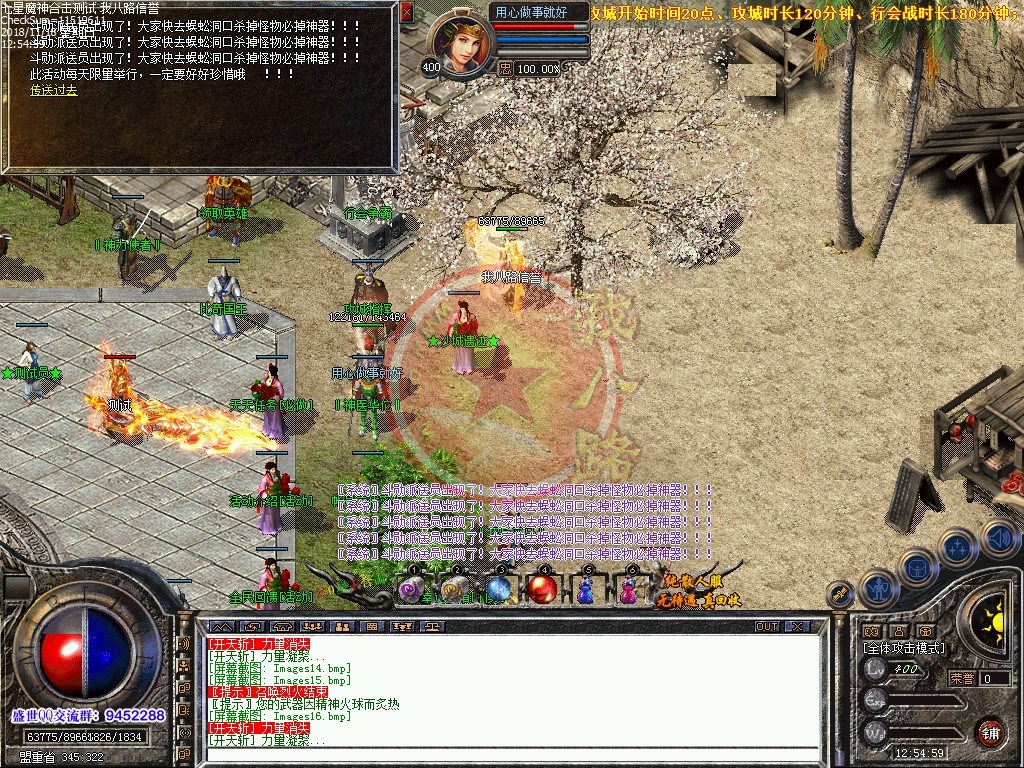Click the chat text input line

tap(510, 754)
